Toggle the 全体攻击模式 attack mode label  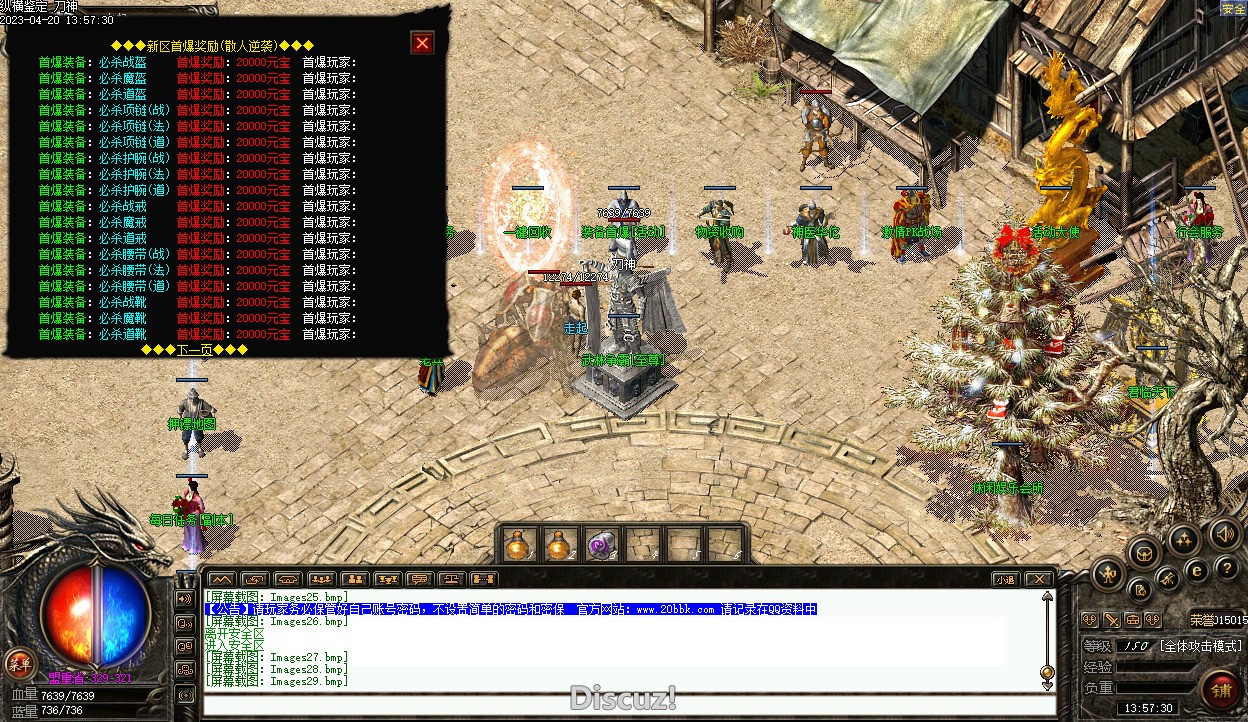point(1201,646)
